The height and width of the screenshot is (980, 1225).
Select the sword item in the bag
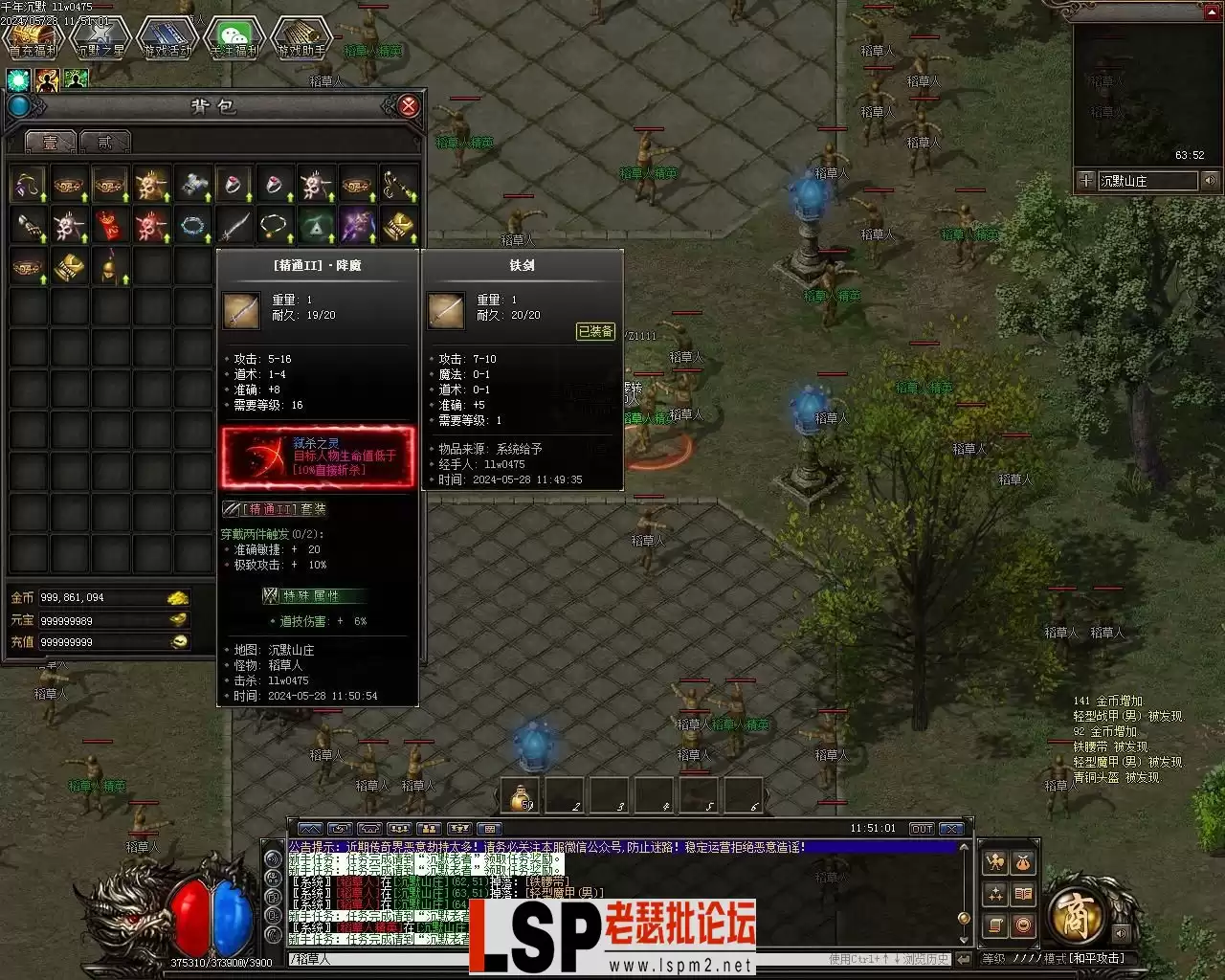[x=234, y=226]
